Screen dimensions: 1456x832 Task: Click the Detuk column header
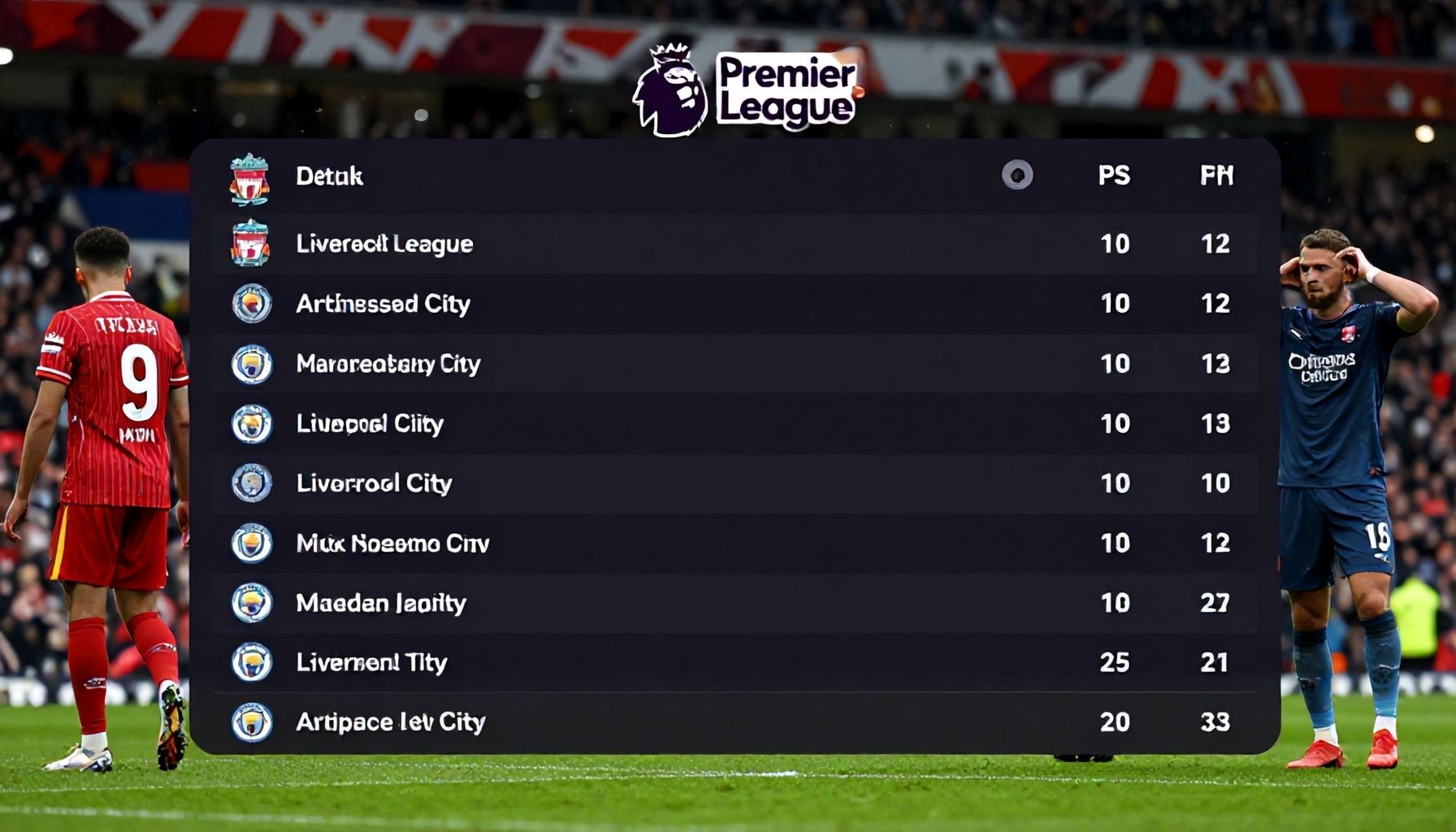[x=329, y=176]
